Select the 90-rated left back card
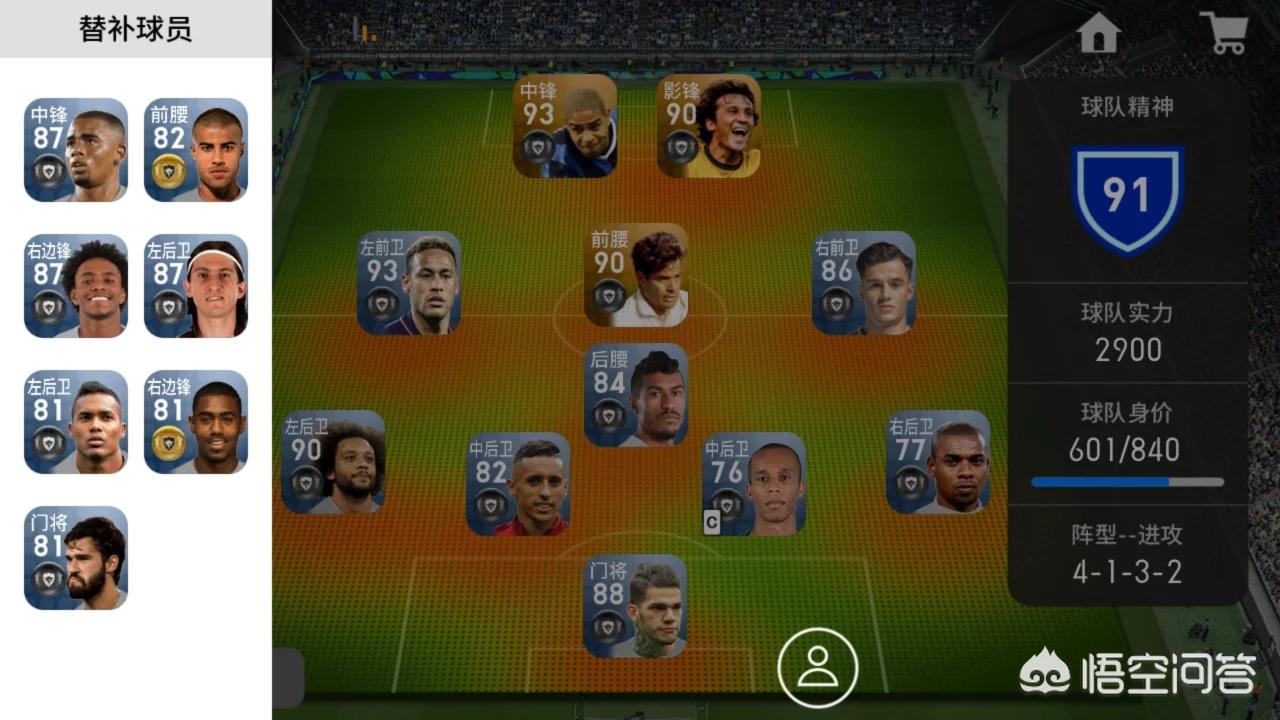This screenshot has height=720, width=1280. 333,462
